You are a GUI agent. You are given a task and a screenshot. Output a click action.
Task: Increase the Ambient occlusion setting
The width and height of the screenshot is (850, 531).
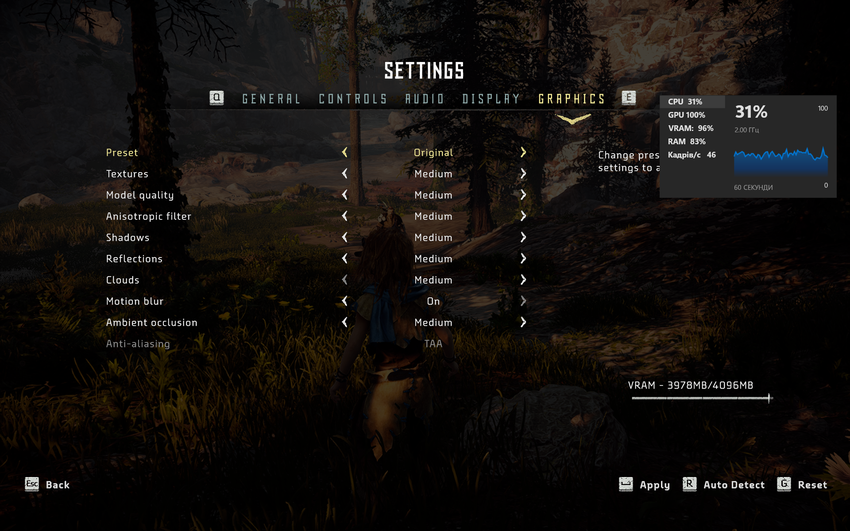[523, 323]
